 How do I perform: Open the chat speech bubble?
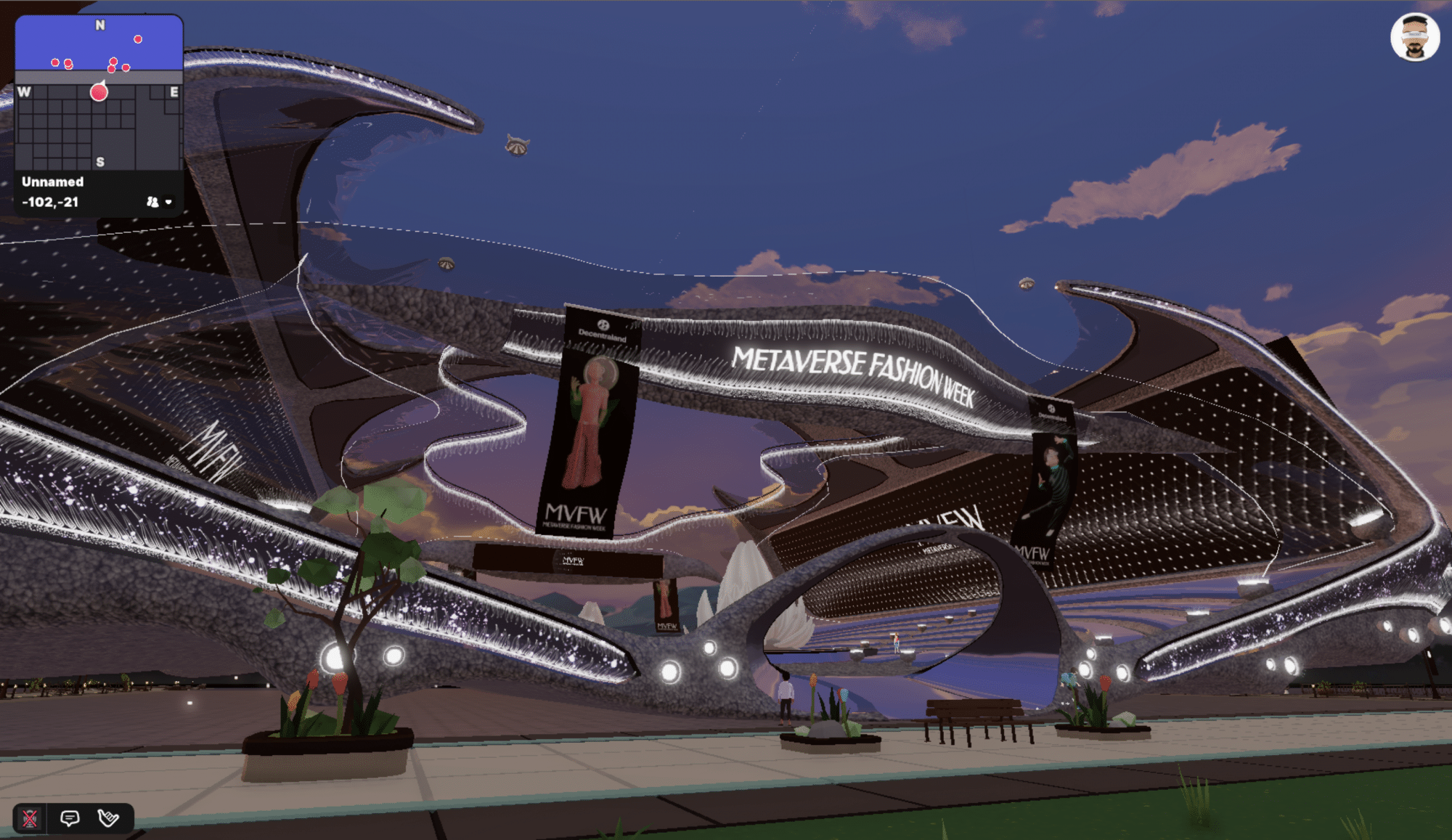point(70,819)
